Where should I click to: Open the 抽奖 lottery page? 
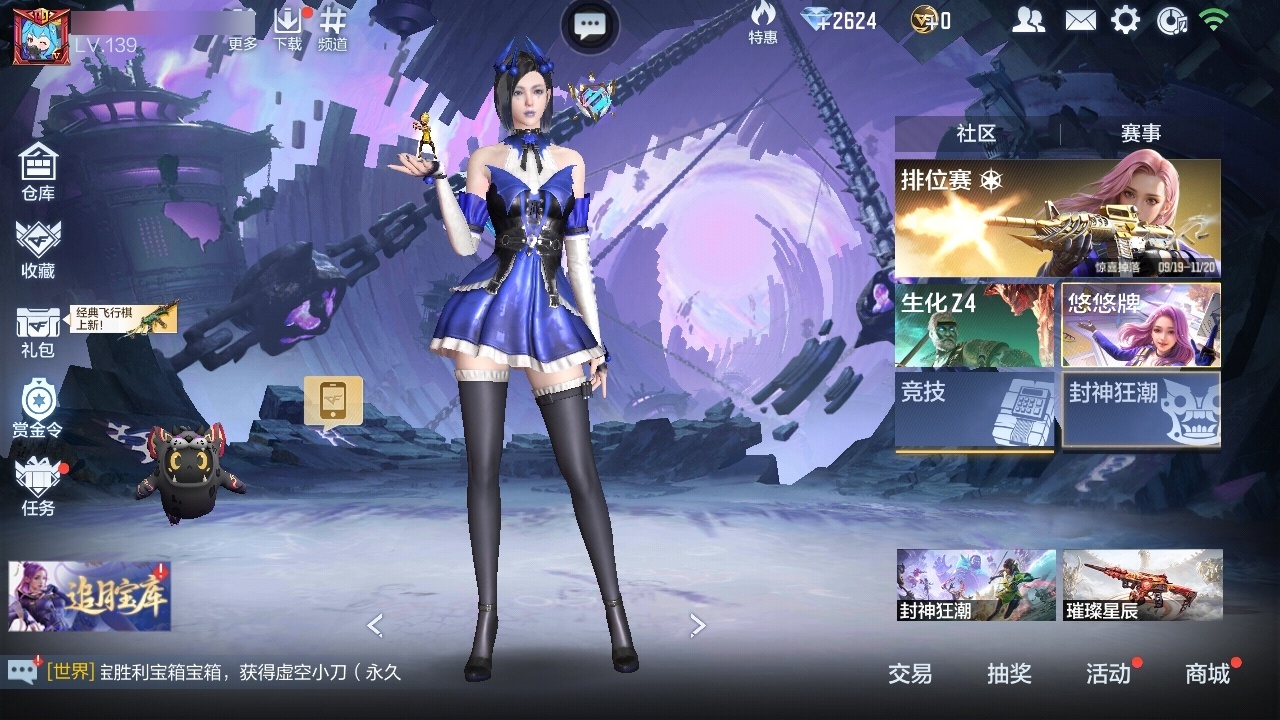click(1009, 674)
